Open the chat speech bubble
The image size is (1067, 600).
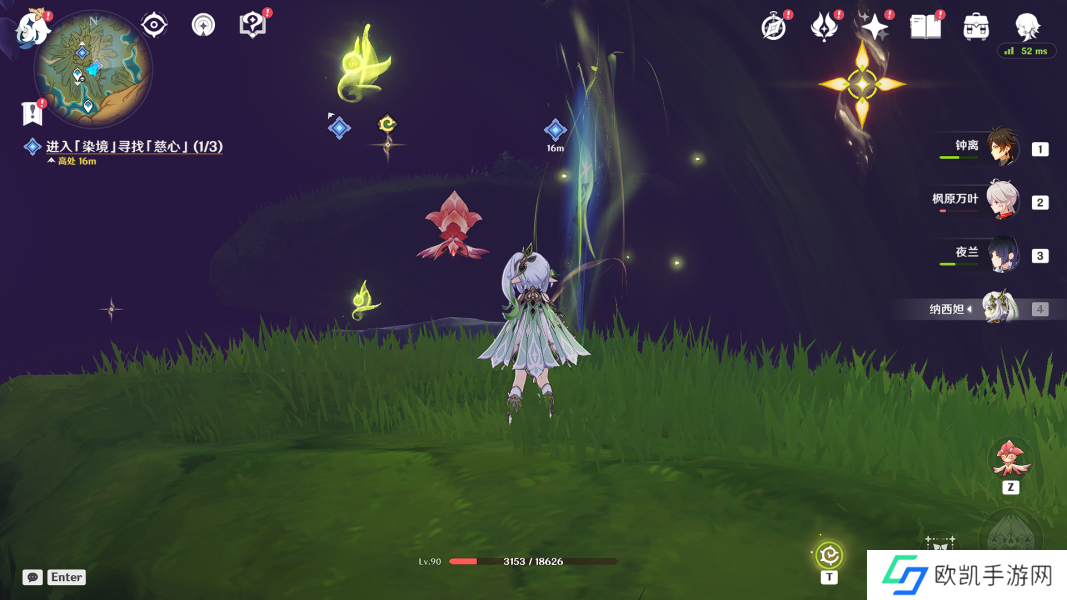[33, 577]
